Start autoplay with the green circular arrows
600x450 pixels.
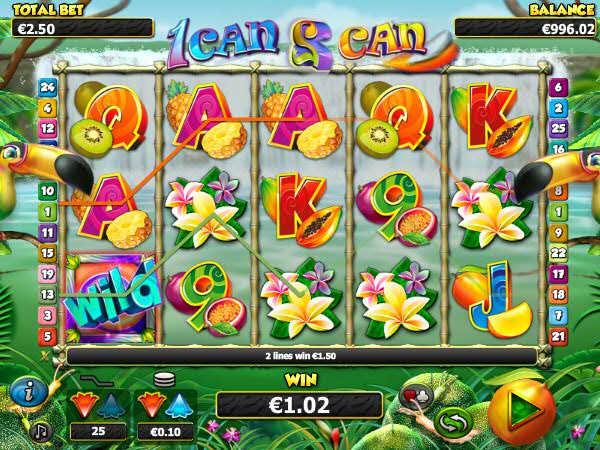[x=452, y=423]
